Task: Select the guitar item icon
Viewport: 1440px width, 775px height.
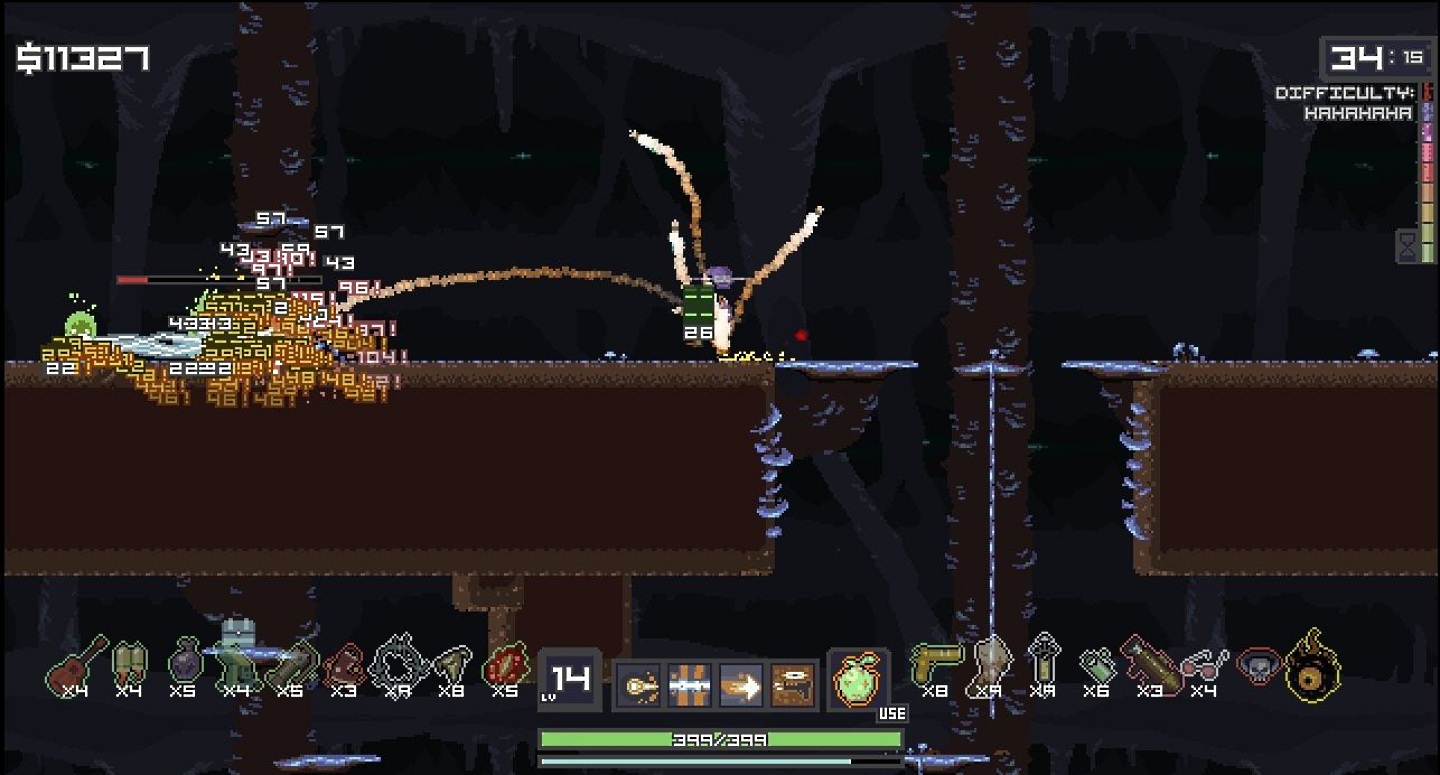Action: coord(75,663)
